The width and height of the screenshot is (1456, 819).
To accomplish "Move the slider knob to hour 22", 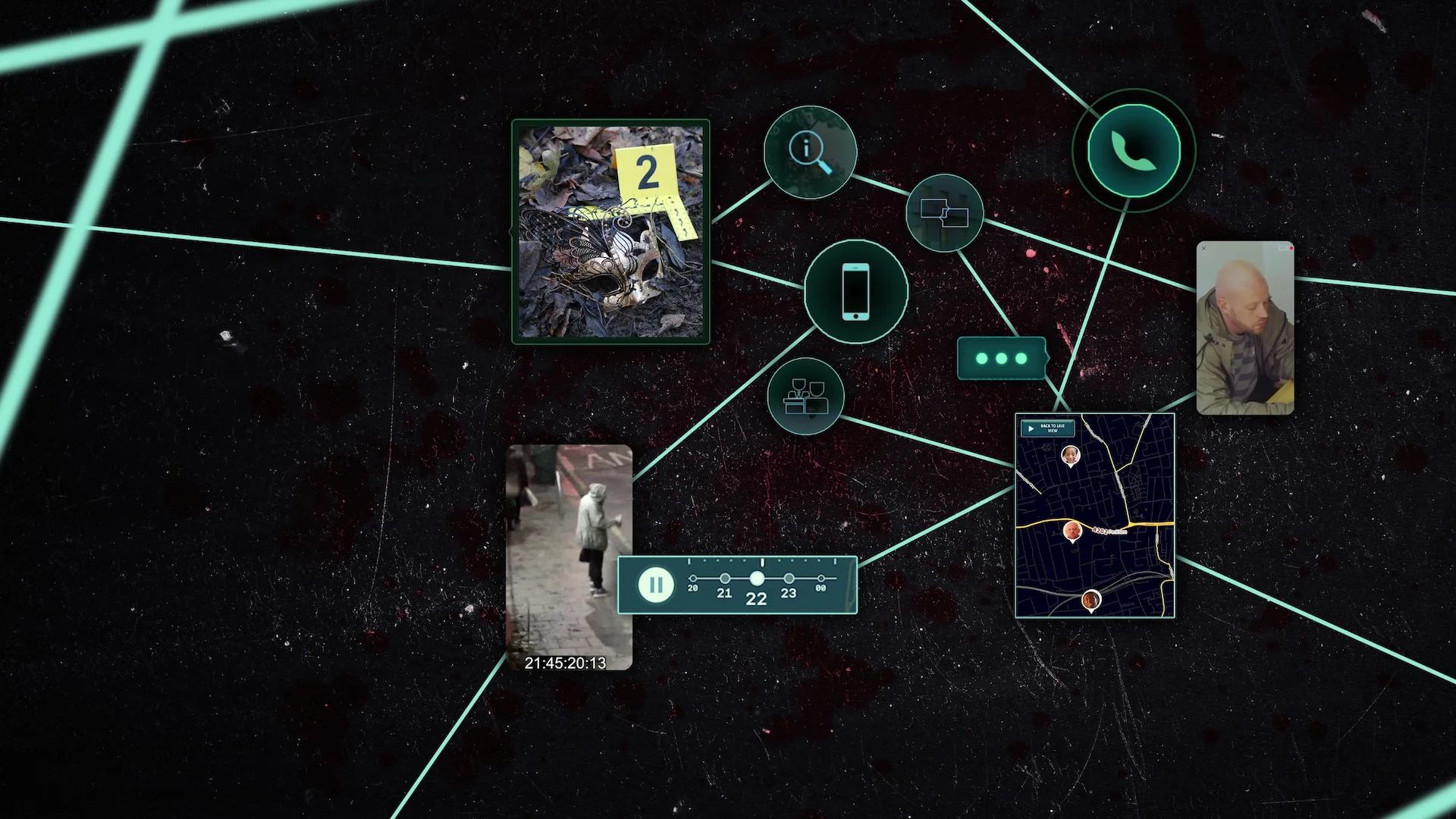I will [757, 579].
